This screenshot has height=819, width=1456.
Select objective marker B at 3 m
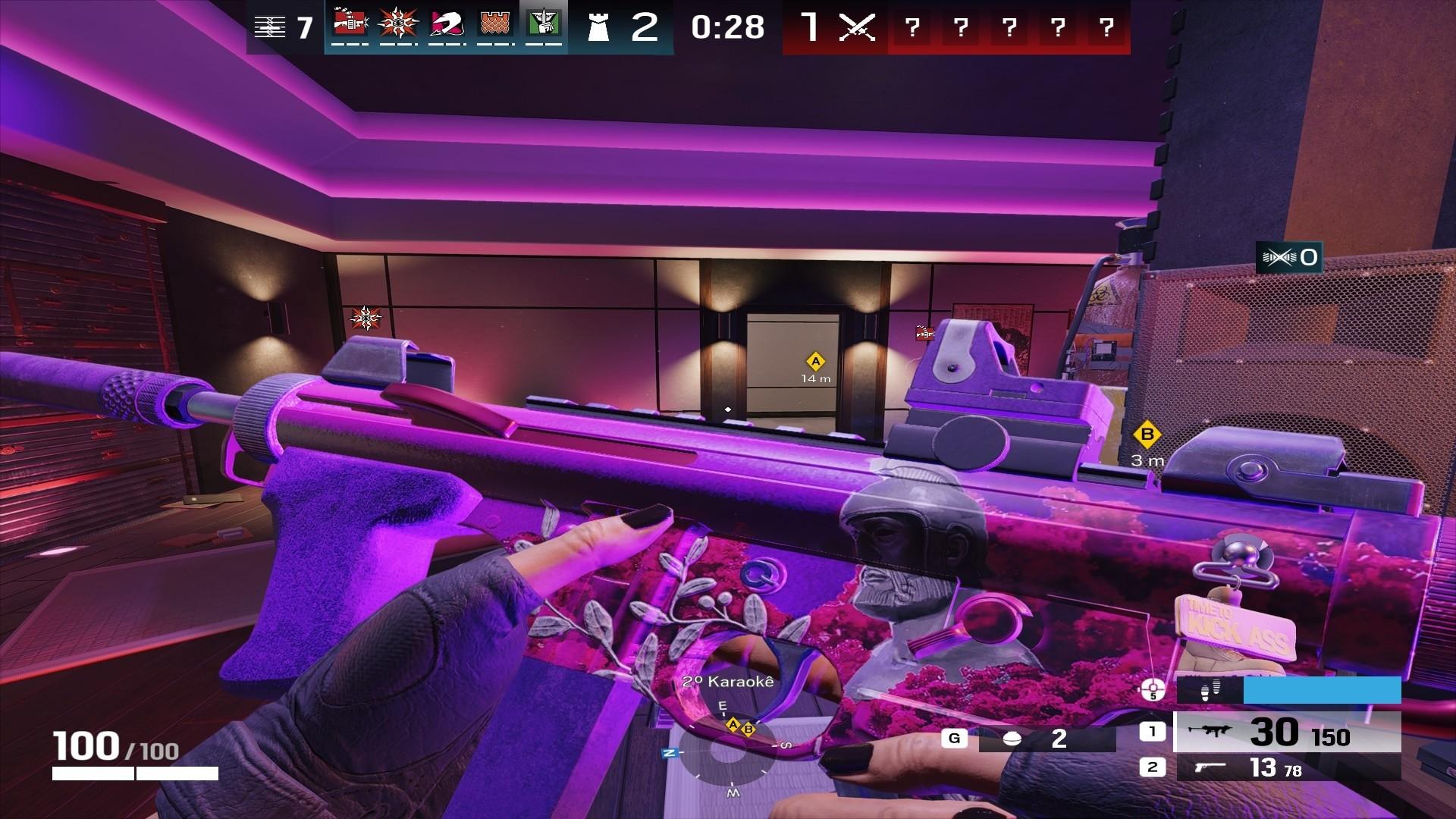pos(1147,435)
